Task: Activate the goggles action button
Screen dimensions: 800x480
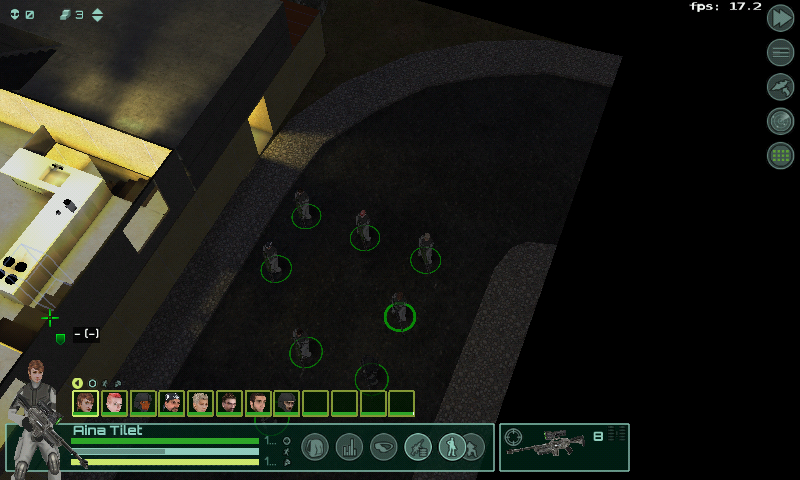Action: coord(383,447)
